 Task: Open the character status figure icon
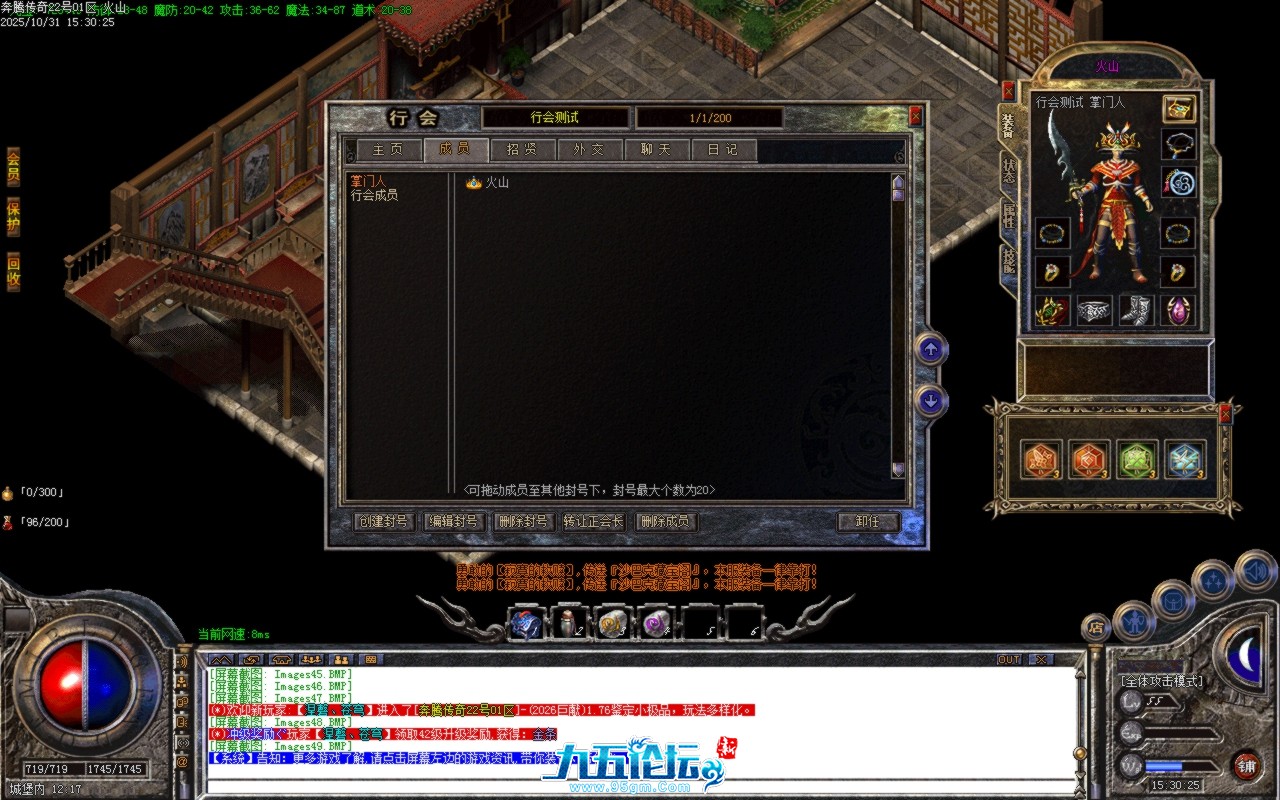pos(1134,622)
